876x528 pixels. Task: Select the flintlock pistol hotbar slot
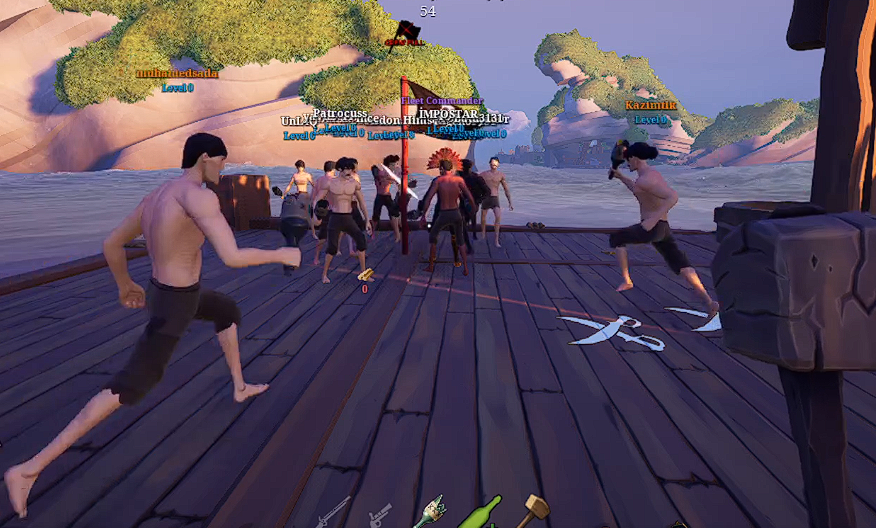pos(381,515)
